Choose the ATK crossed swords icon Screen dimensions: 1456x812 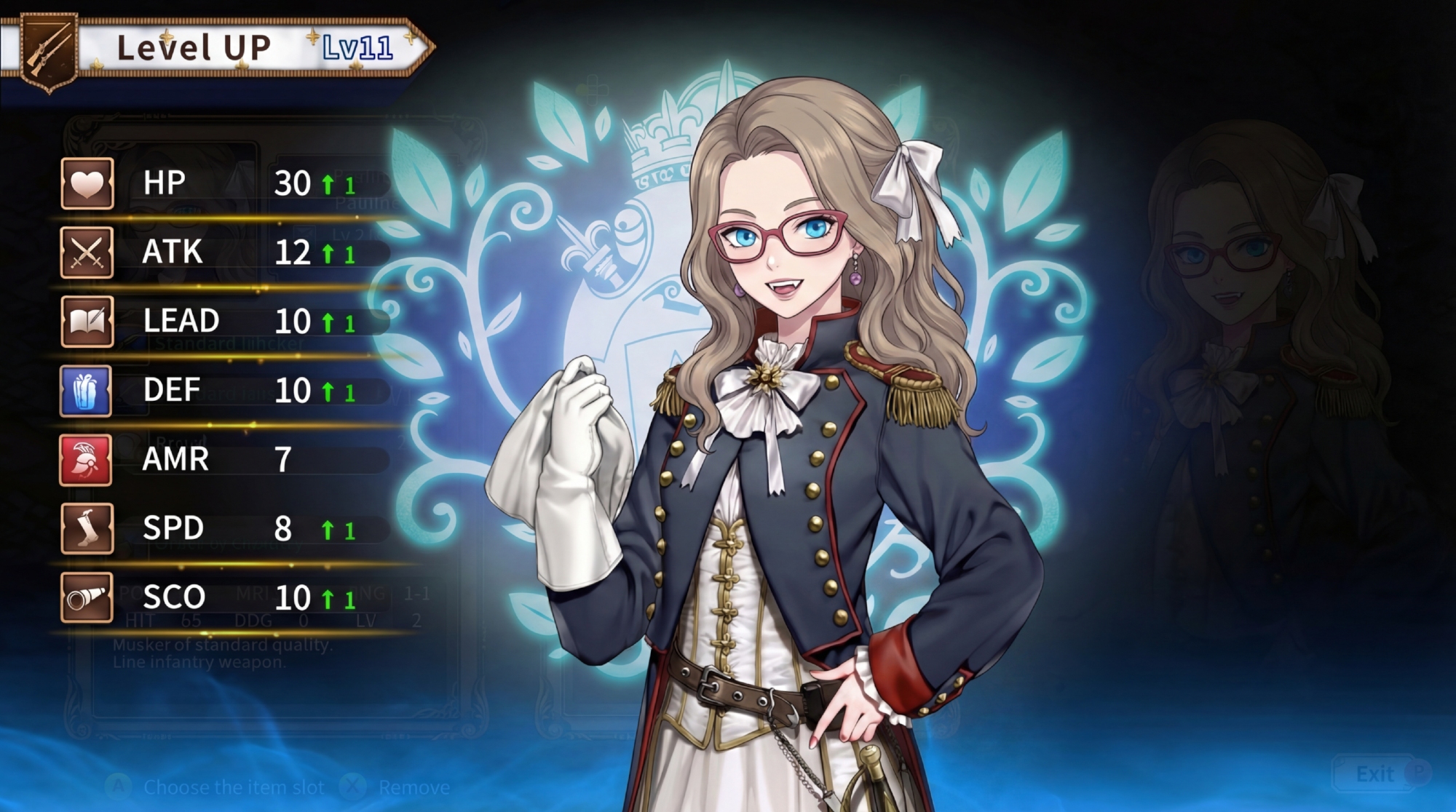87,252
